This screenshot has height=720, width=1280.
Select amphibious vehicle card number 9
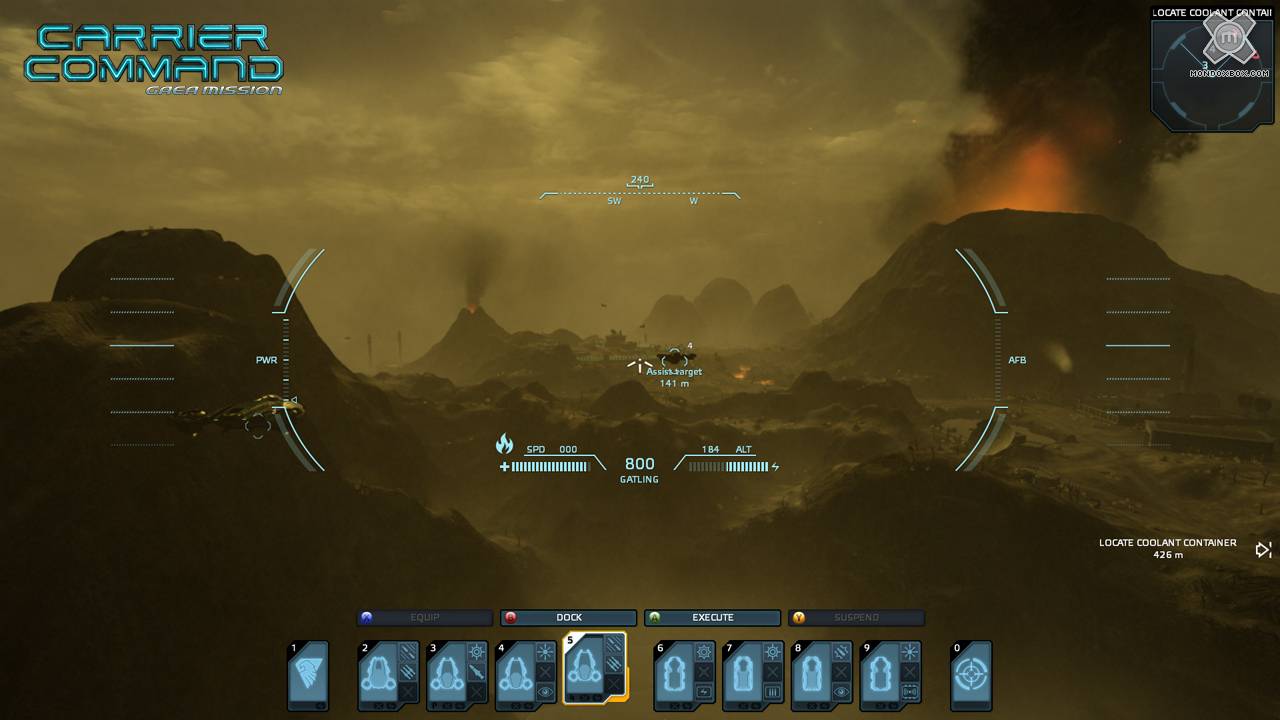(891, 676)
